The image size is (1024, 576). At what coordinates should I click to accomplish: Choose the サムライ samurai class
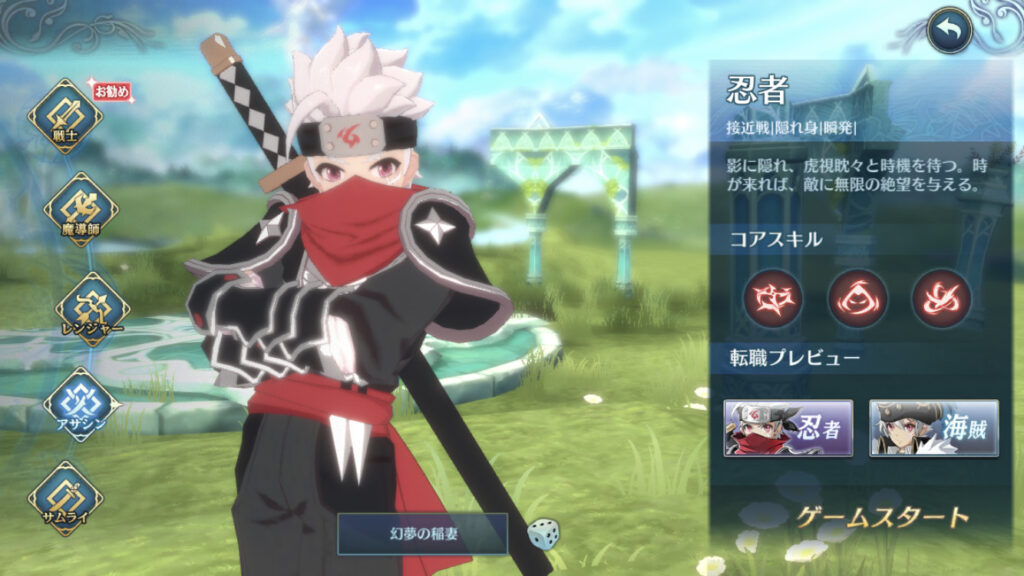[x=65, y=498]
